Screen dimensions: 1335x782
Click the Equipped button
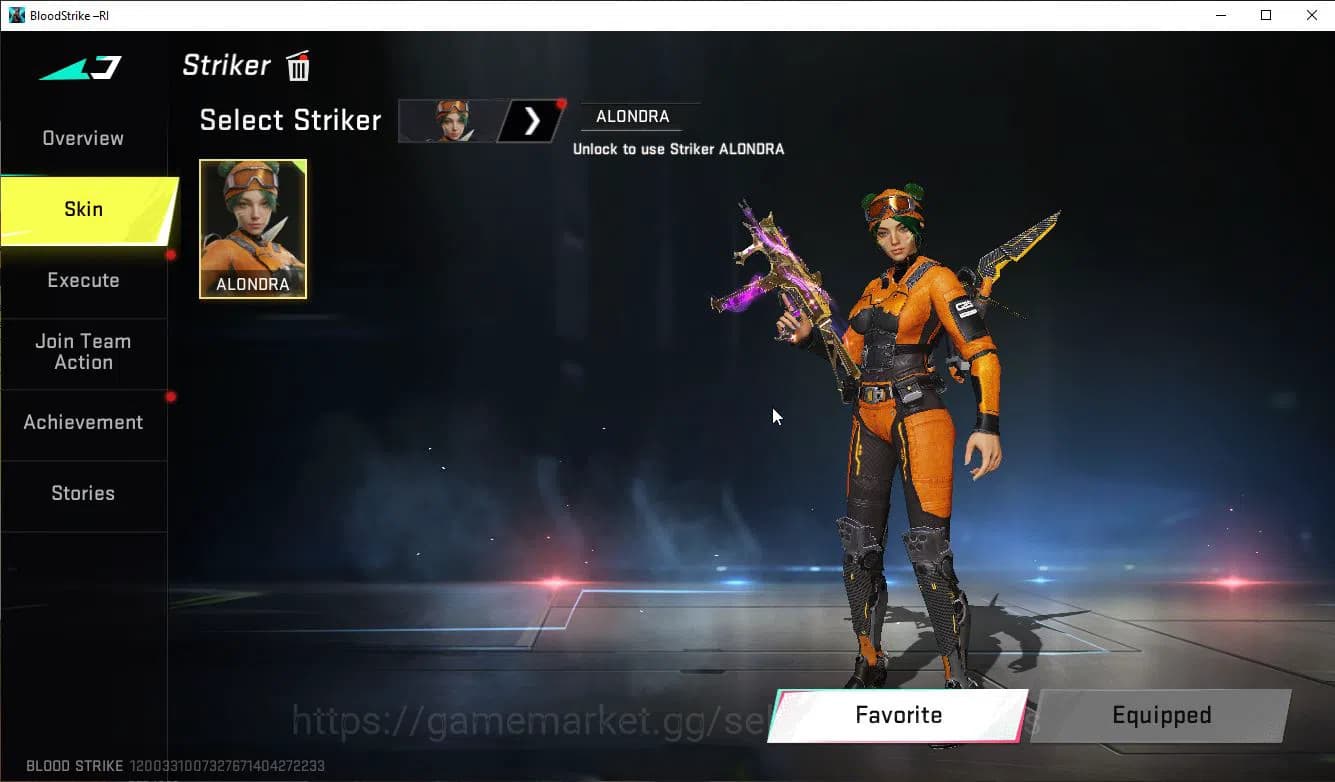point(1161,715)
